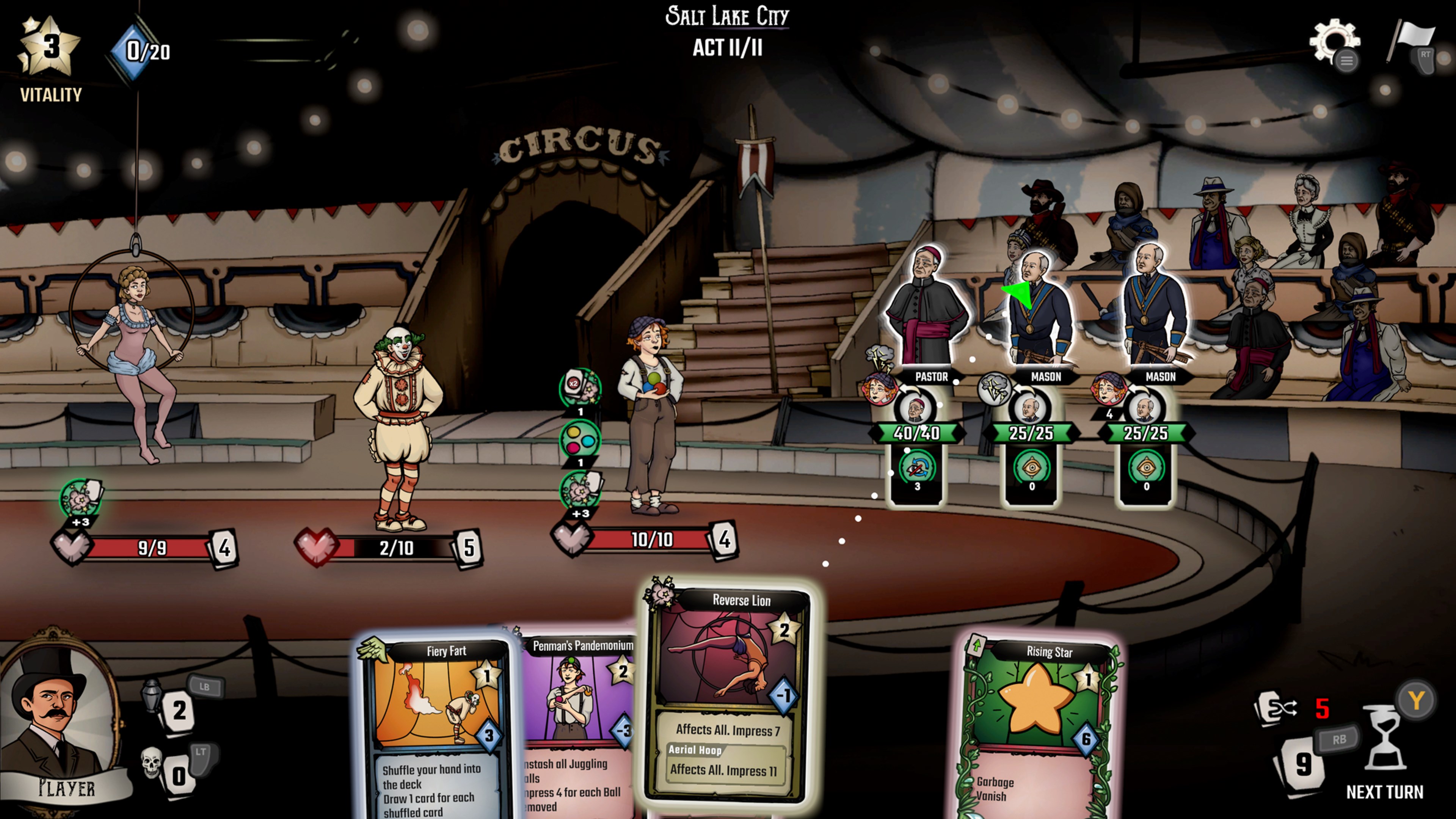Inspect the juggling balls status icon
The width and height of the screenshot is (1456, 819).
[x=580, y=440]
